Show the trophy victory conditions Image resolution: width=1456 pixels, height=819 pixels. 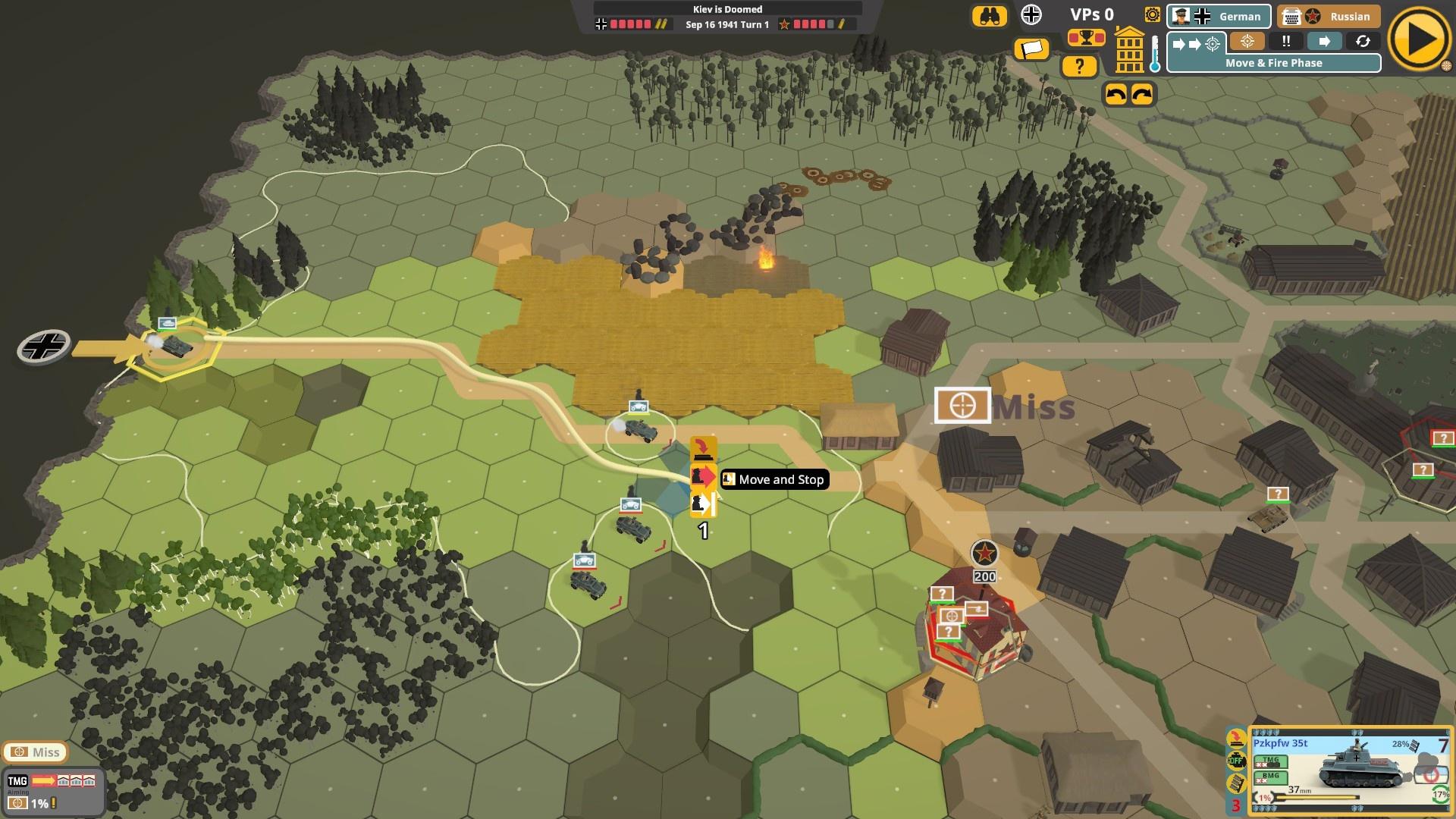[1086, 37]
